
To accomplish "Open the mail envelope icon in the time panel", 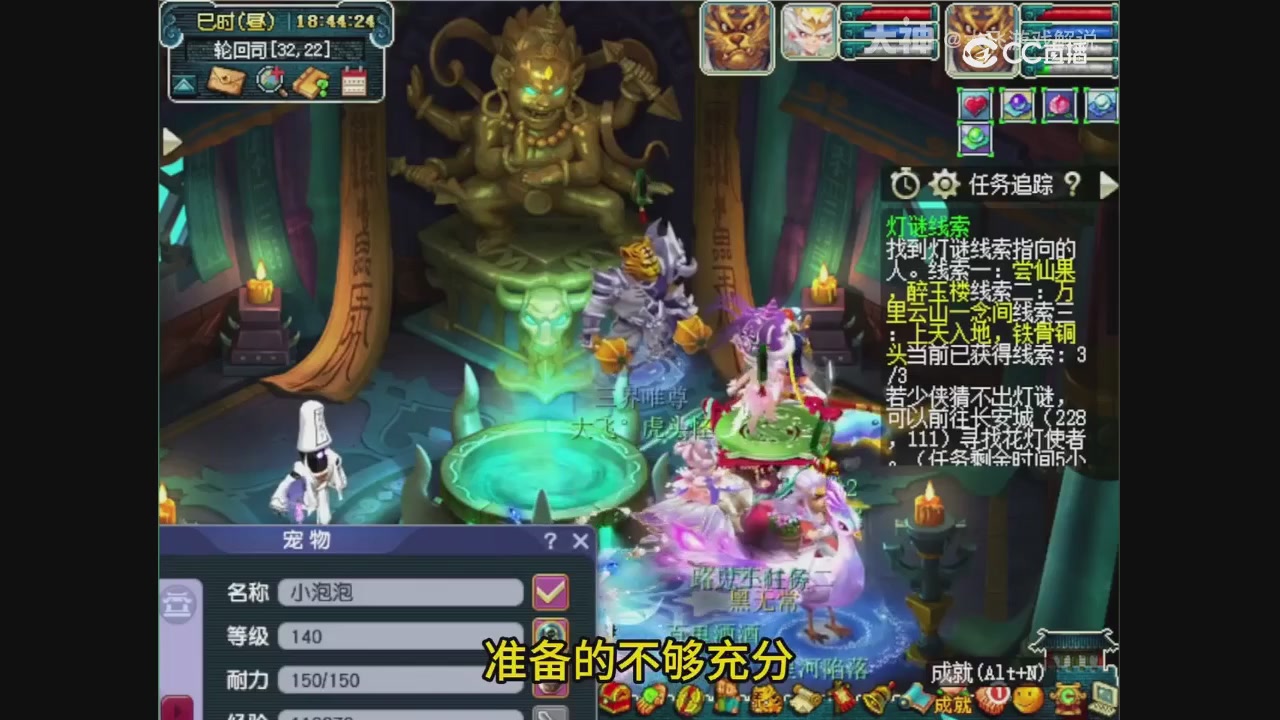I will click(226, 81).
